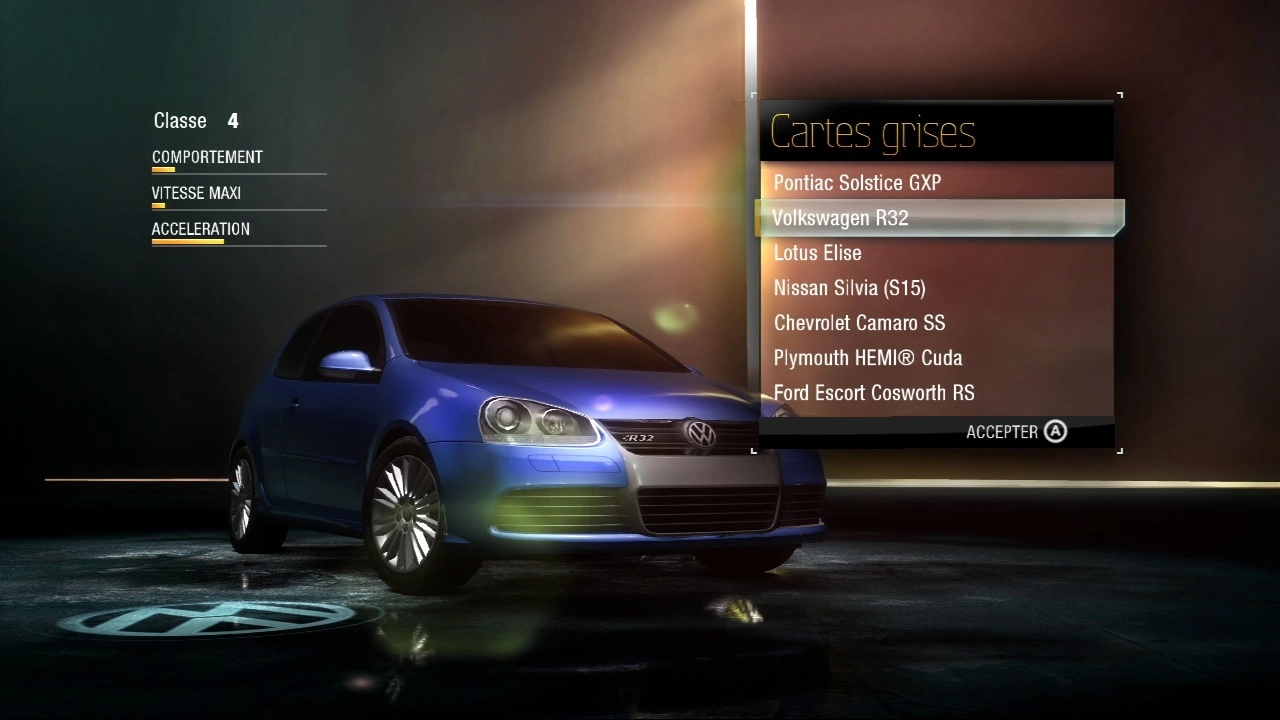Choose the Chevrolet Camaro SS
The width and height of the screenshot is (1280, 720).
(859, 323)
